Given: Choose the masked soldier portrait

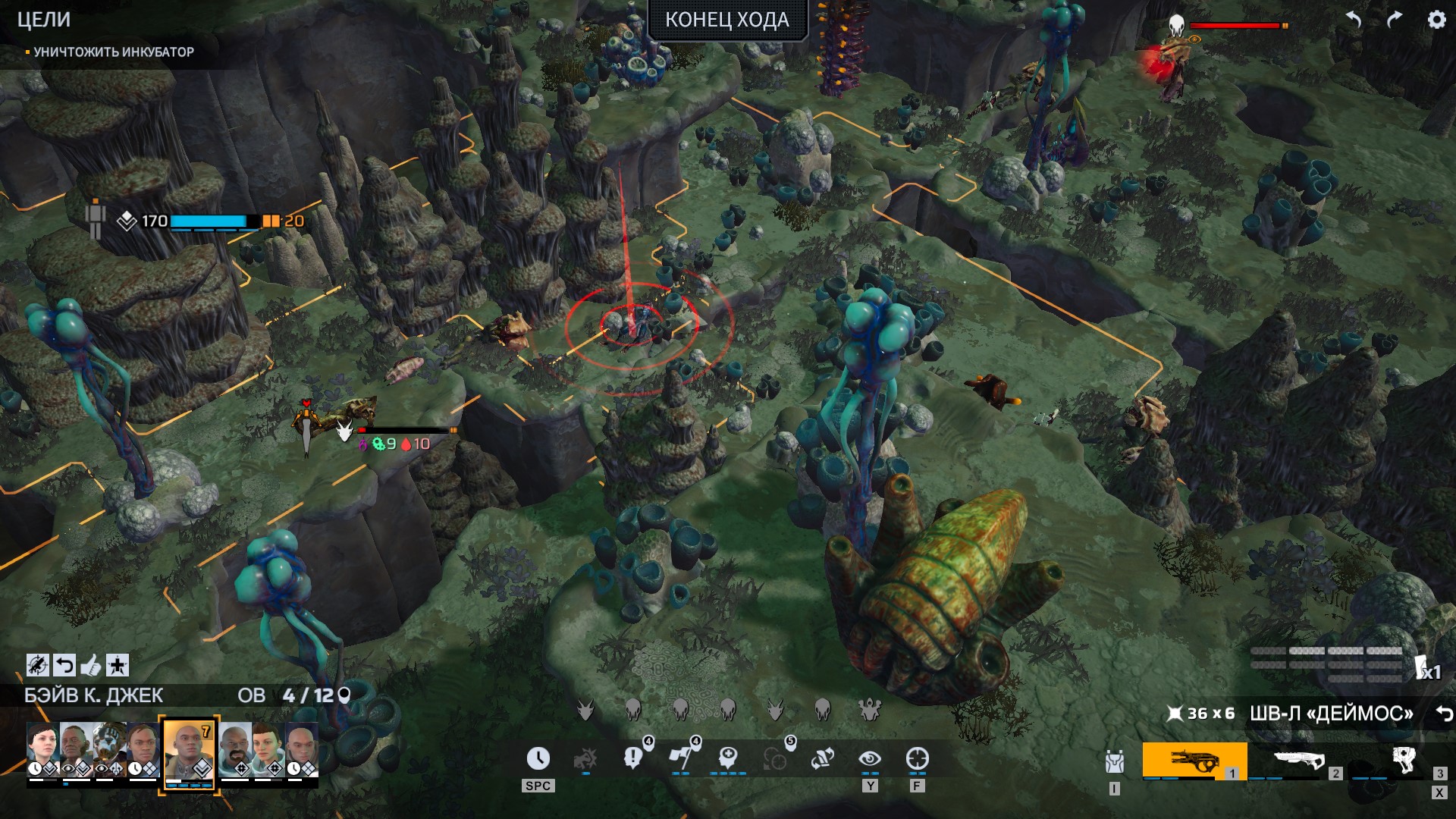Looking at the screenshot, I should click(109, 749).
